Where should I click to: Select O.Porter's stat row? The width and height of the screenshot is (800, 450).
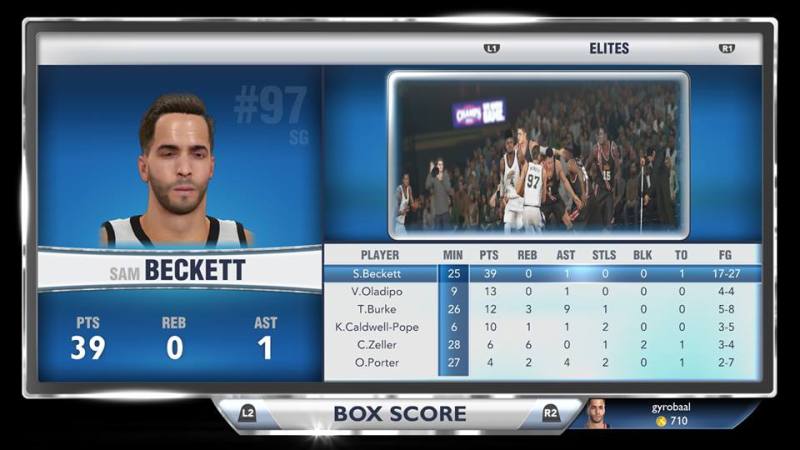tap(540, 363)
